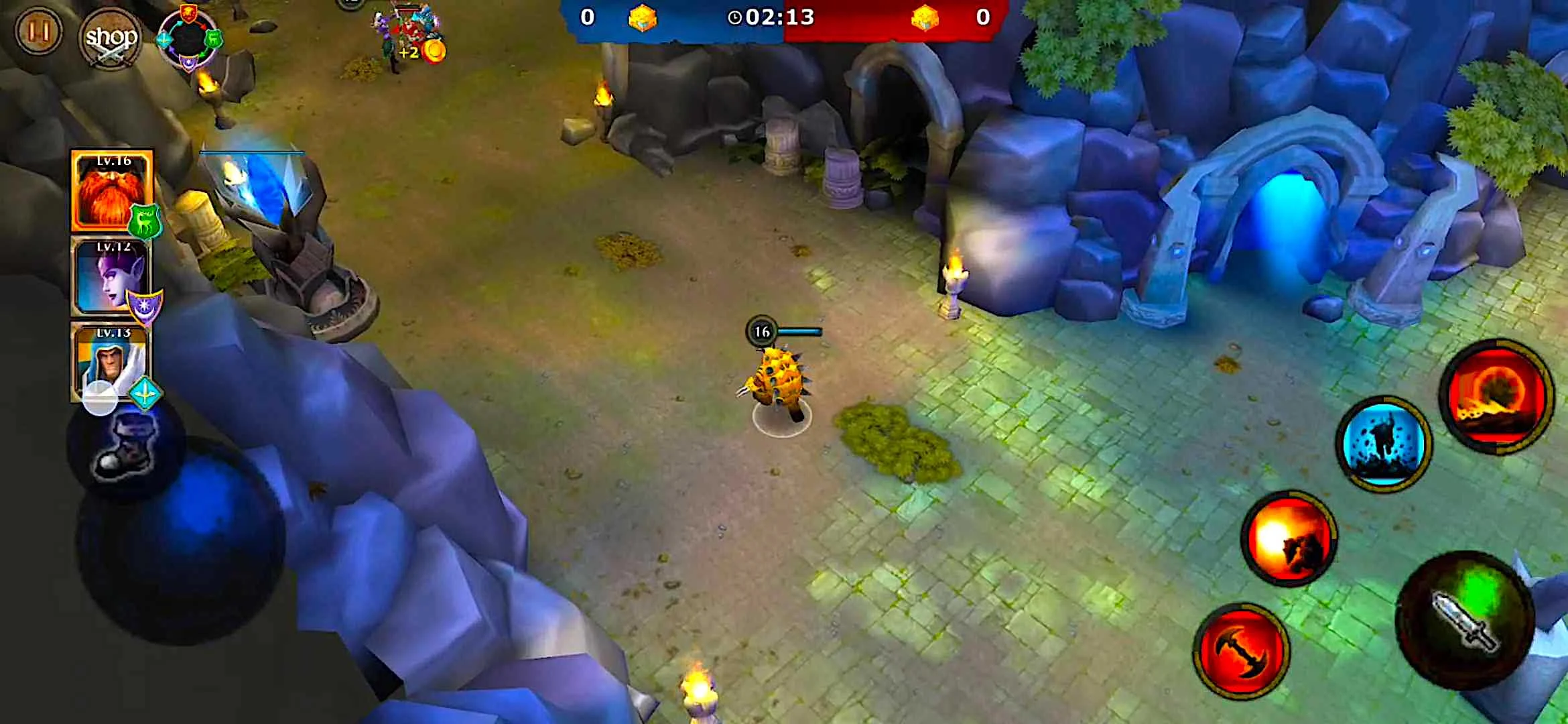The height and width of the screenshot is (724, 1568).
Task: Choose the Lv.12 purple-skinned elf hero portrait
Action: coord(111,276)
